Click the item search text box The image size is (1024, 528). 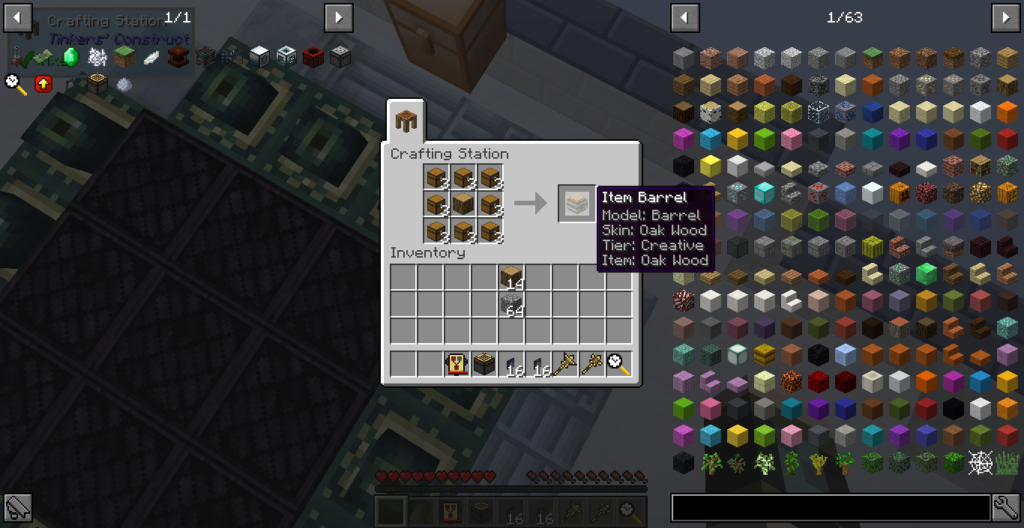(830, 508)
